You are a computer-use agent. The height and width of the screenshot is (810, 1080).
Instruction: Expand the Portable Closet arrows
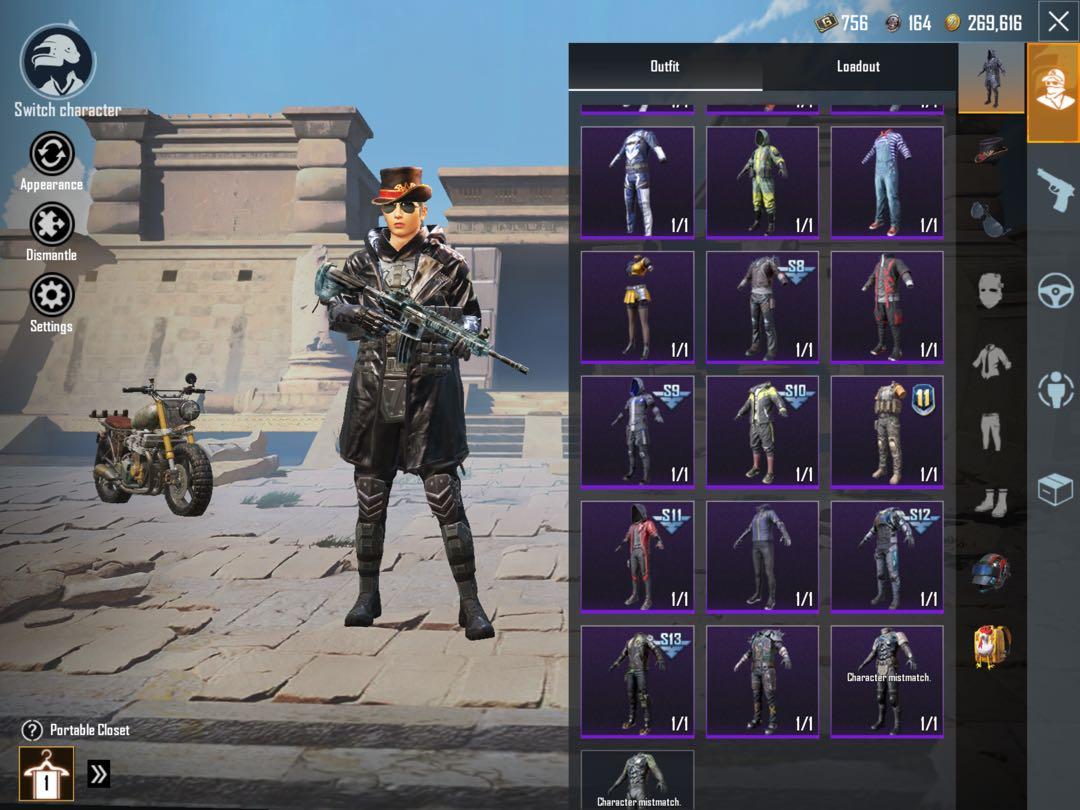[x=98, y=774]
